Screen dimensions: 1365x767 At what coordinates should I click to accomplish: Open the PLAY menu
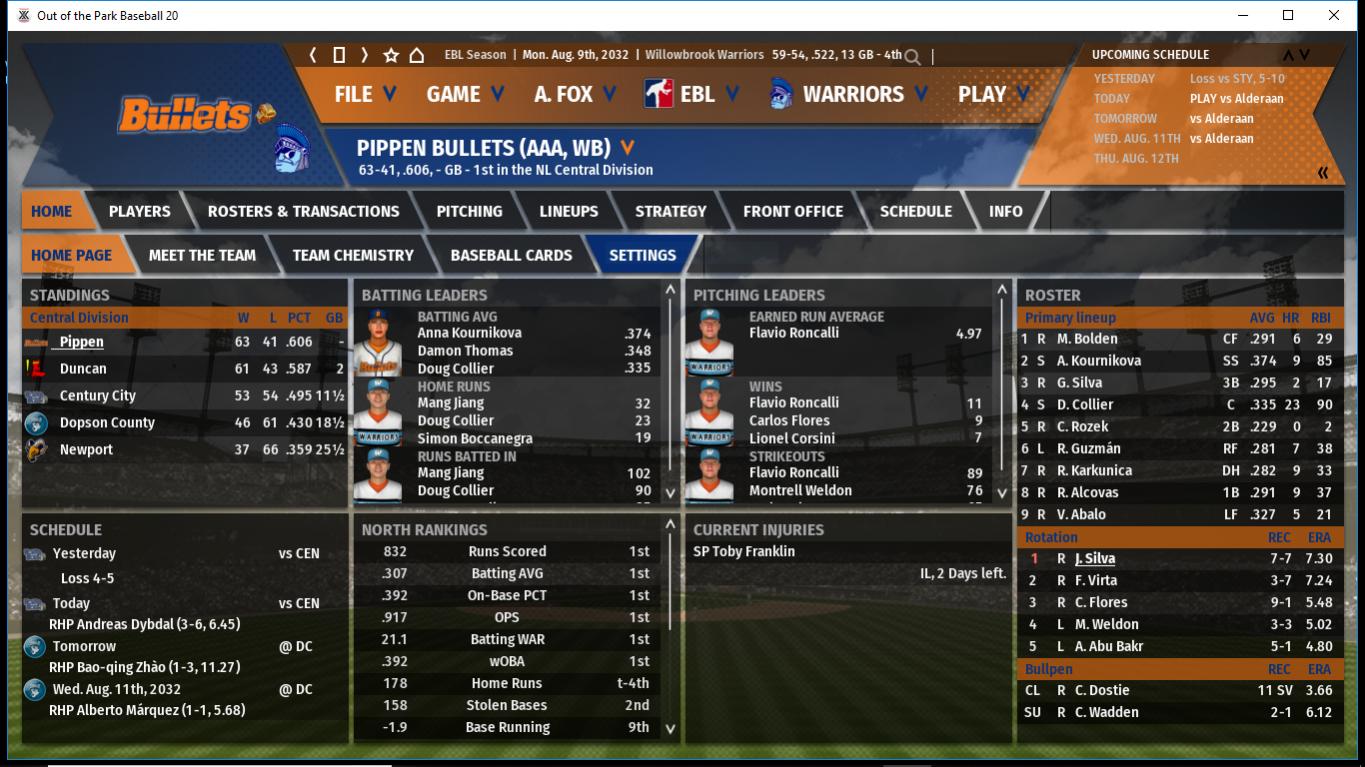tap(992, 94)
